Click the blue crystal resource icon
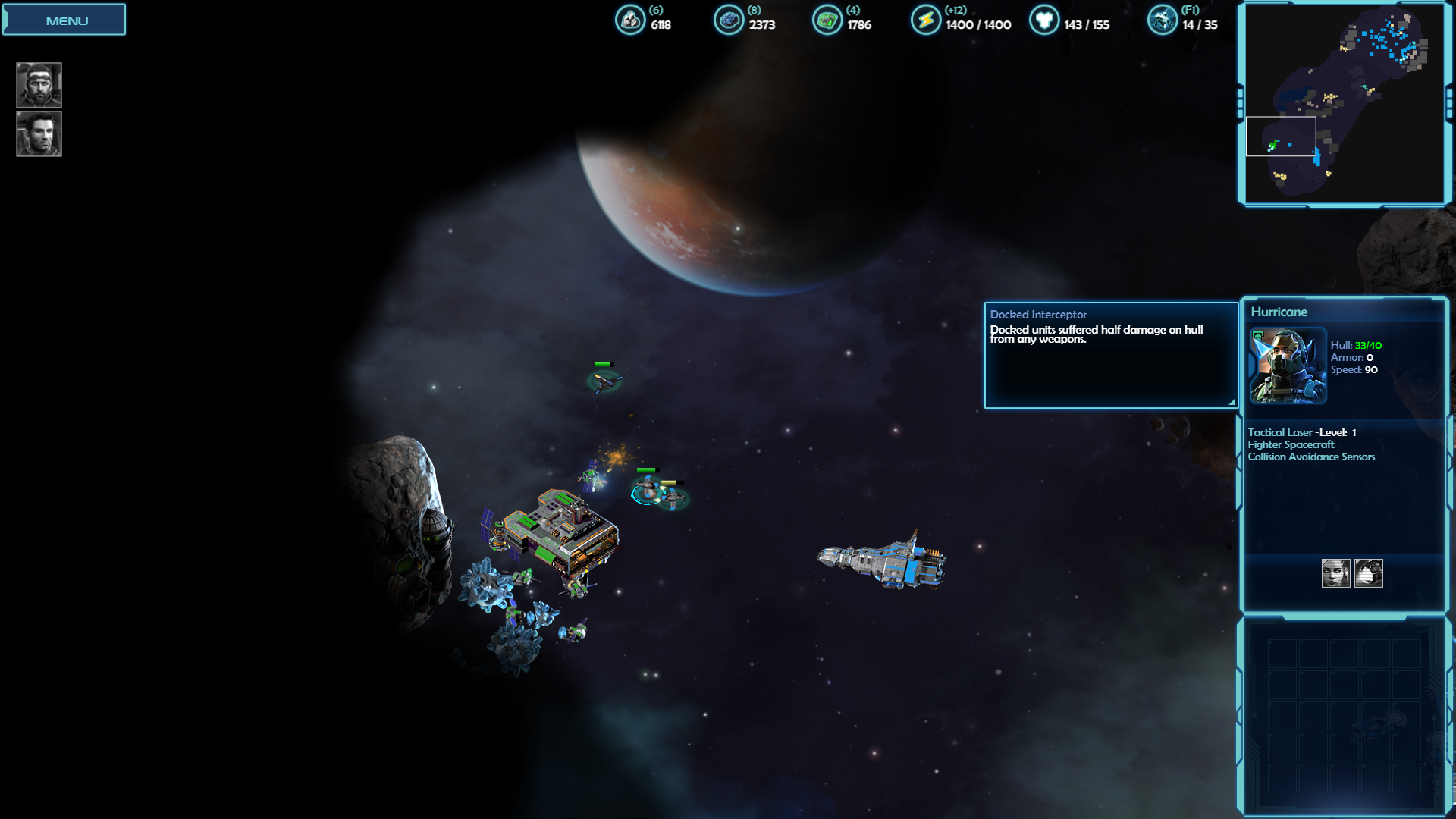The width and height of the screenshot is (1456, 819). tap(728, 20)
